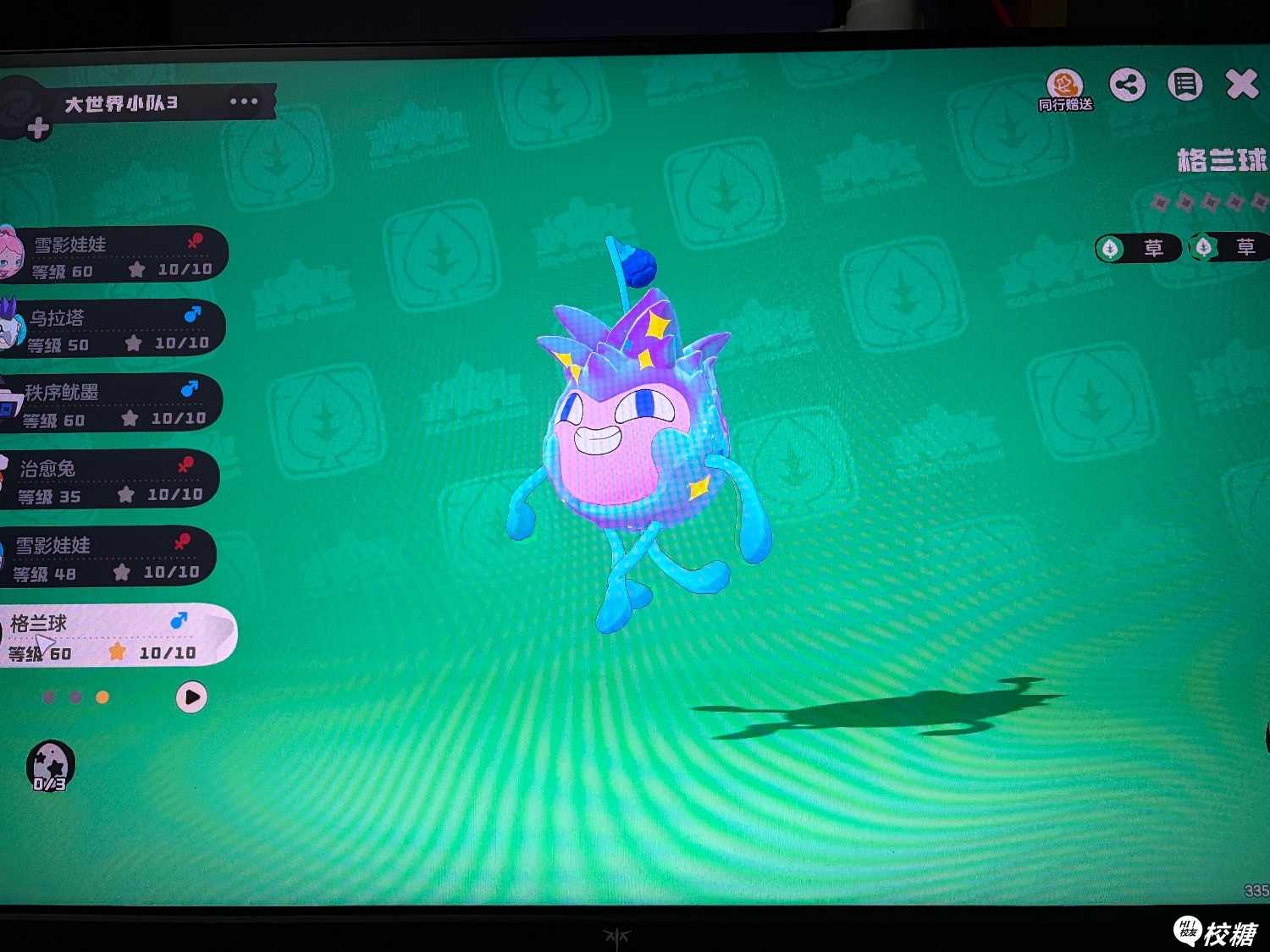Select the level 60 雪影娃娃 entry
Screen dimensions: 1270x952
119,256
